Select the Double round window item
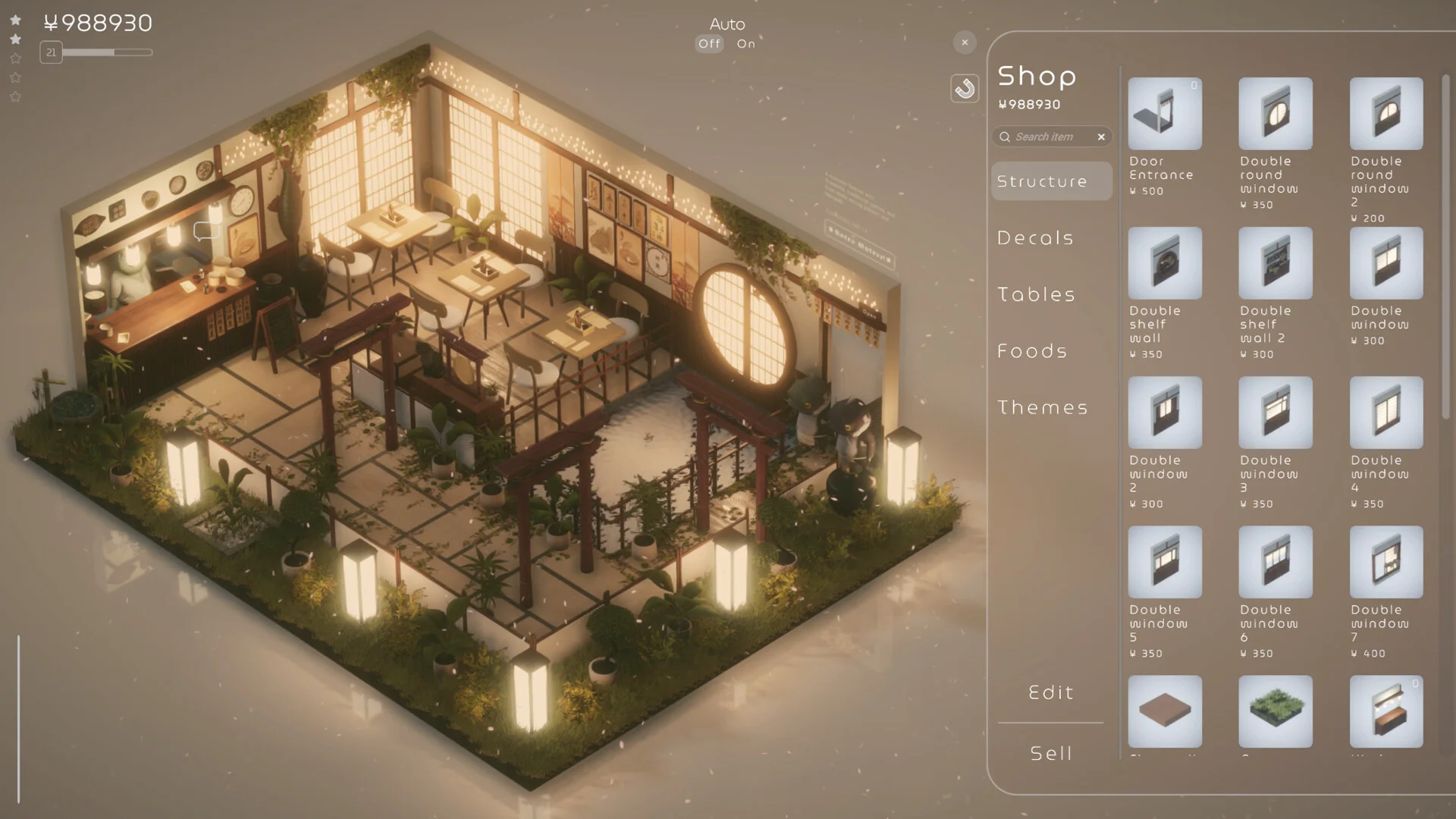The height and width of the screenshot is (819, 1456). 1276,114
